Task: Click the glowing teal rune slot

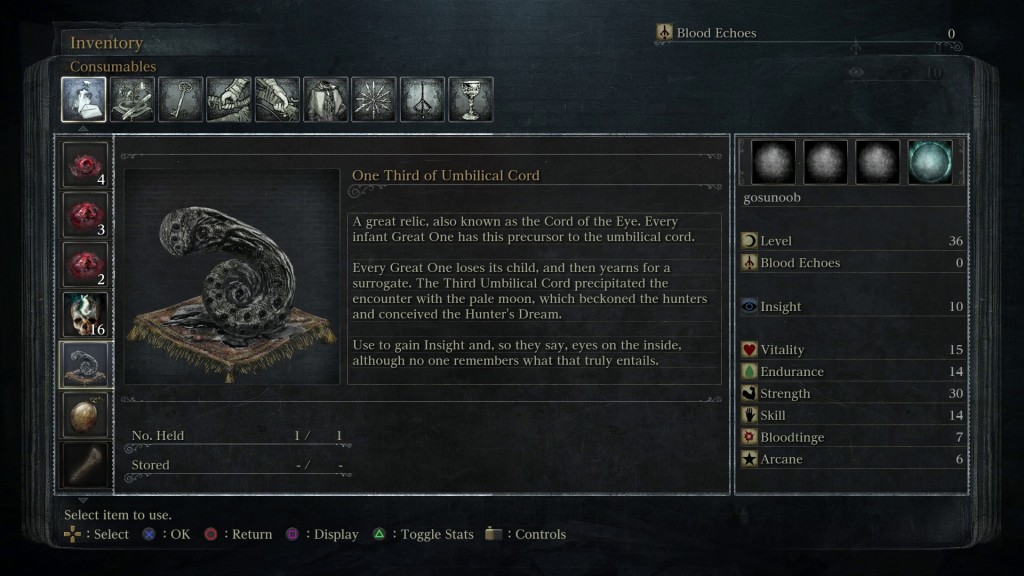Action: [930, 162]
